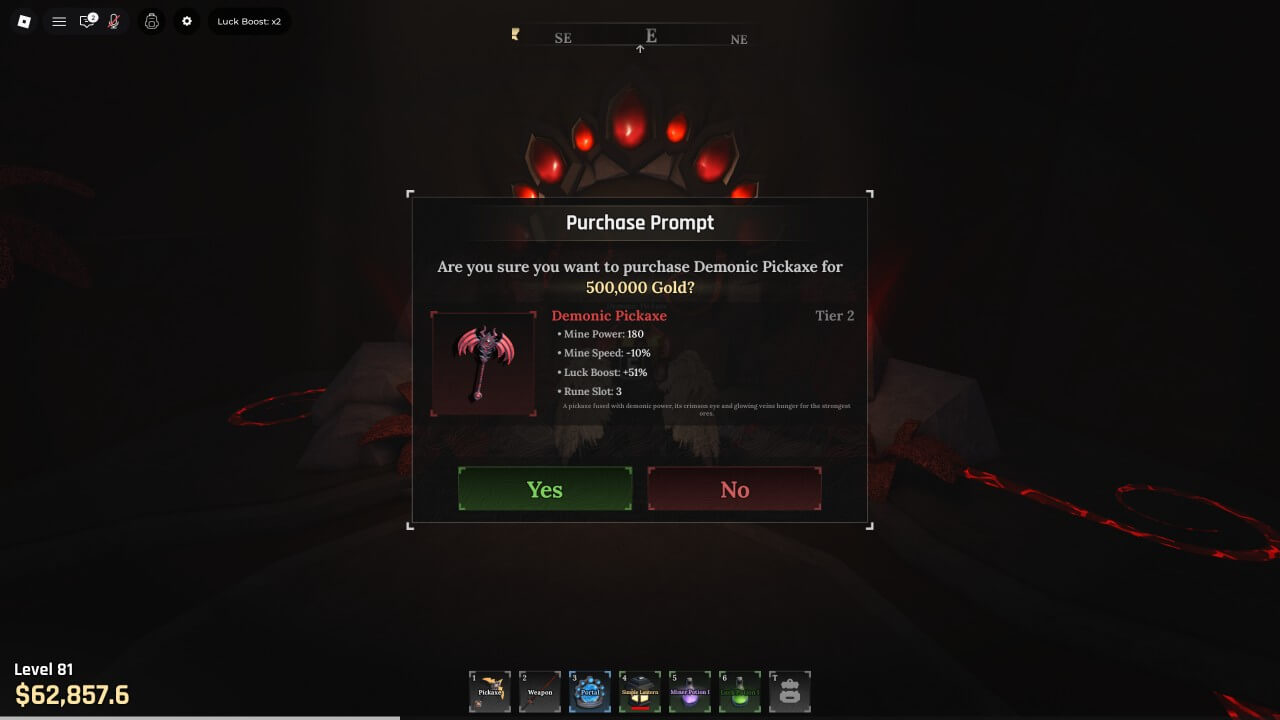Screen dimensions: 1280x720
Task: Open the Roblox logo menu
Action: pos(25,21)
